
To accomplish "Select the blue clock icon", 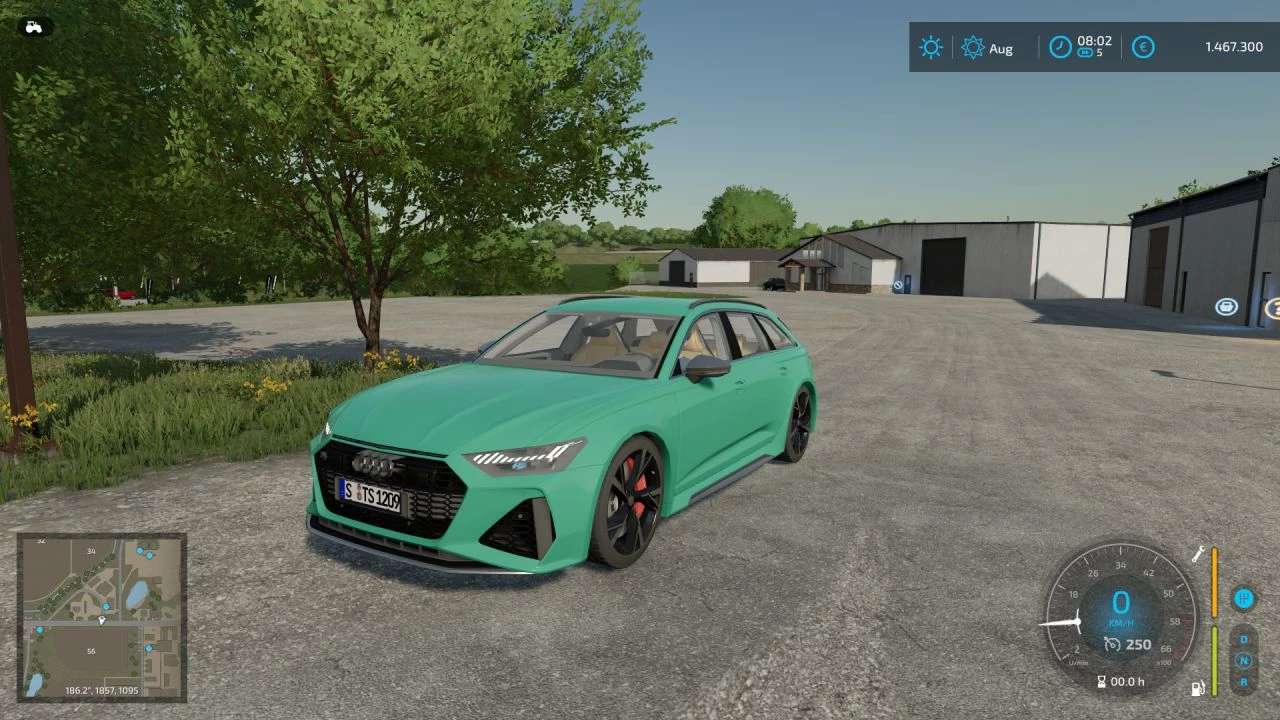I will pyautogui.click(x=1060, y=46).
